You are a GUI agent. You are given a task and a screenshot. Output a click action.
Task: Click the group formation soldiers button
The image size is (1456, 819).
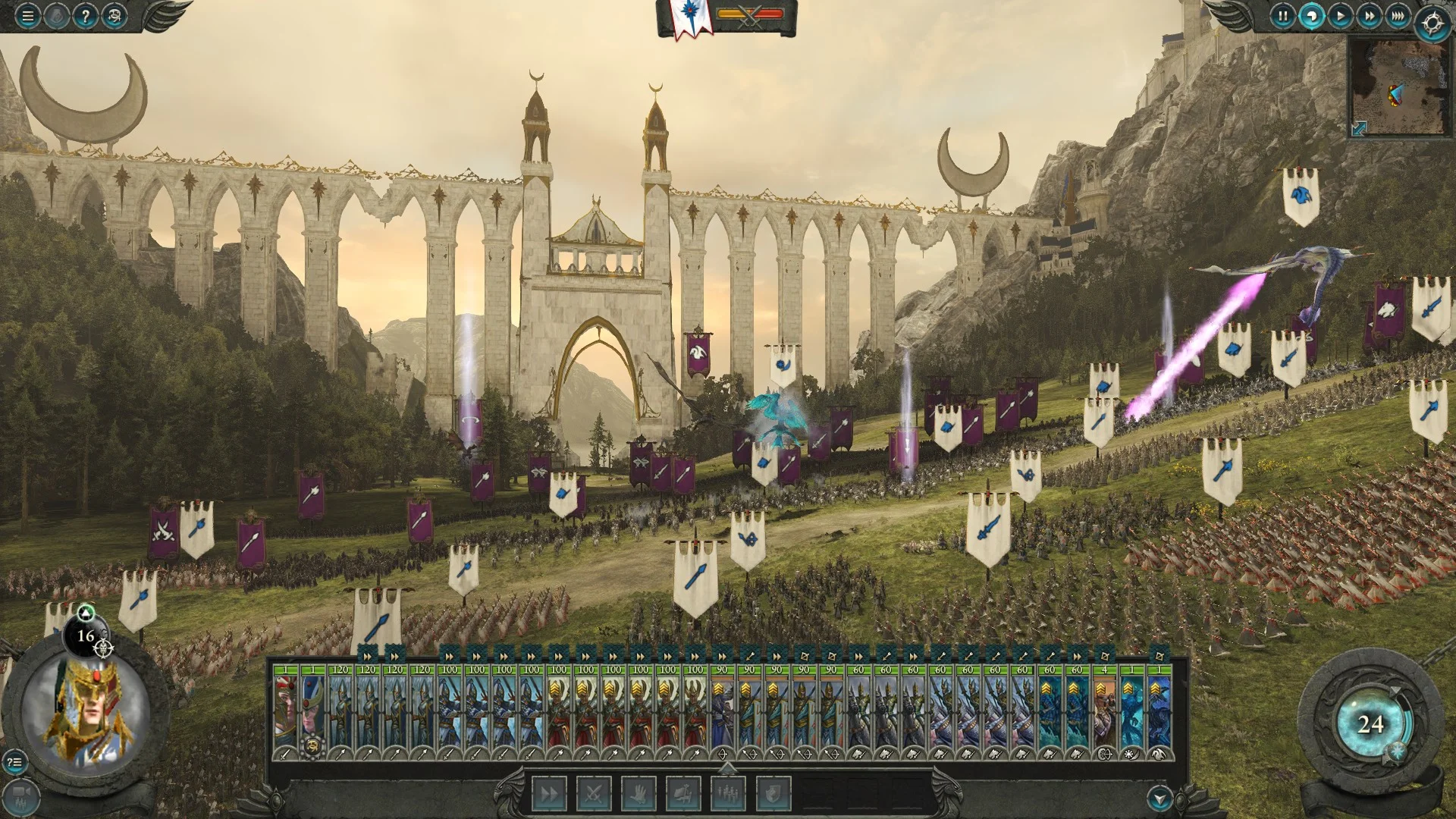pos(727,794)
